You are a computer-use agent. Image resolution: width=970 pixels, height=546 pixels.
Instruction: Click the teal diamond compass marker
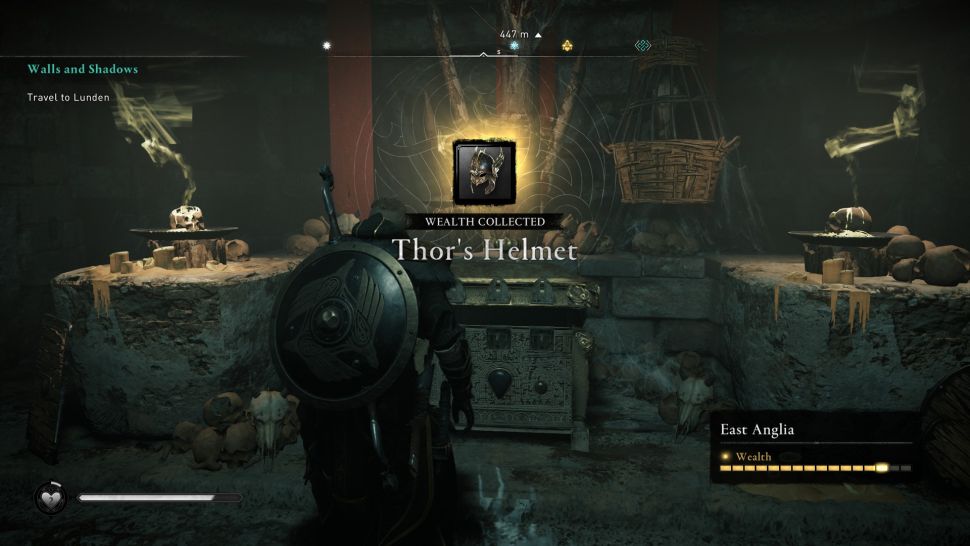click(x=644, y=46)
